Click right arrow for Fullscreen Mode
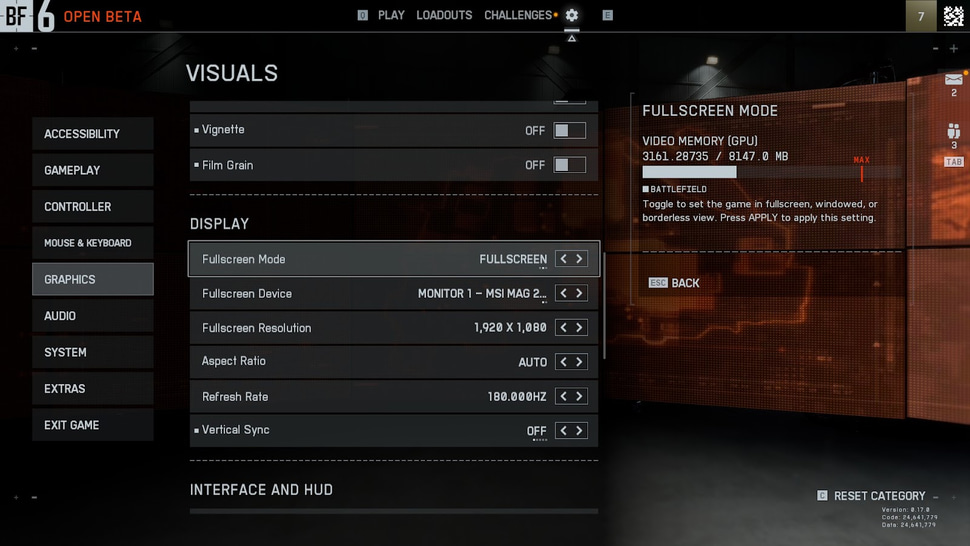 click(579, 259)
